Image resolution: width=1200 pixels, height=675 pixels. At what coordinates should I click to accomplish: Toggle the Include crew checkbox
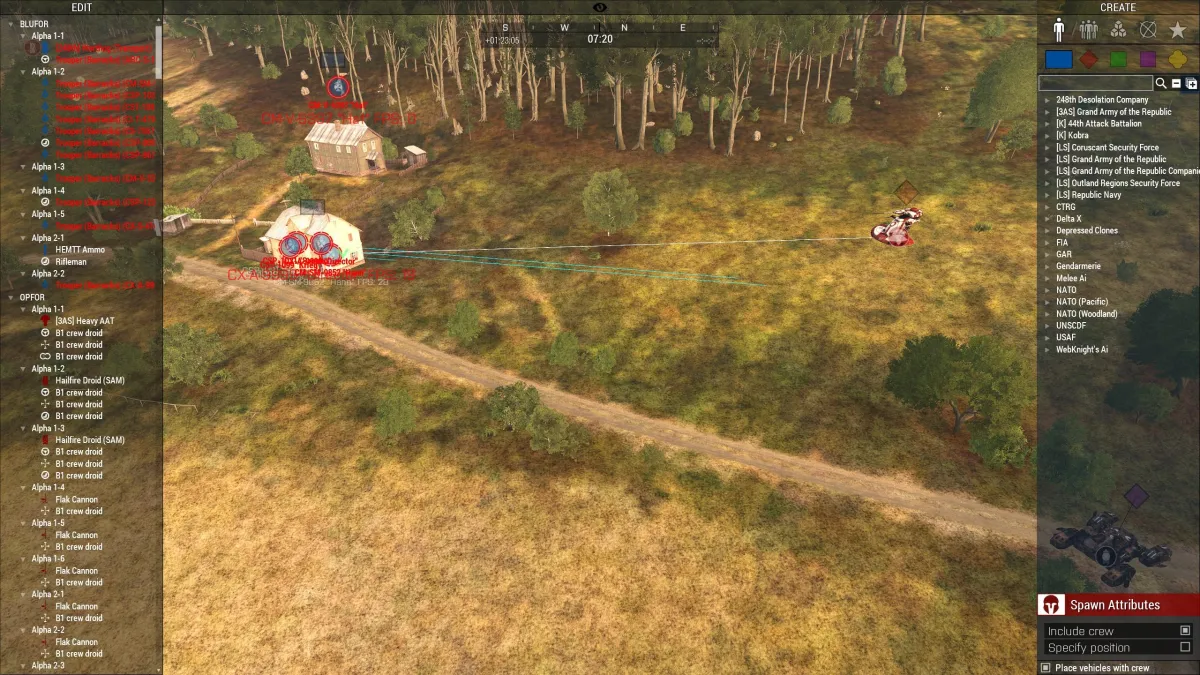click(x=1185, y=631)
